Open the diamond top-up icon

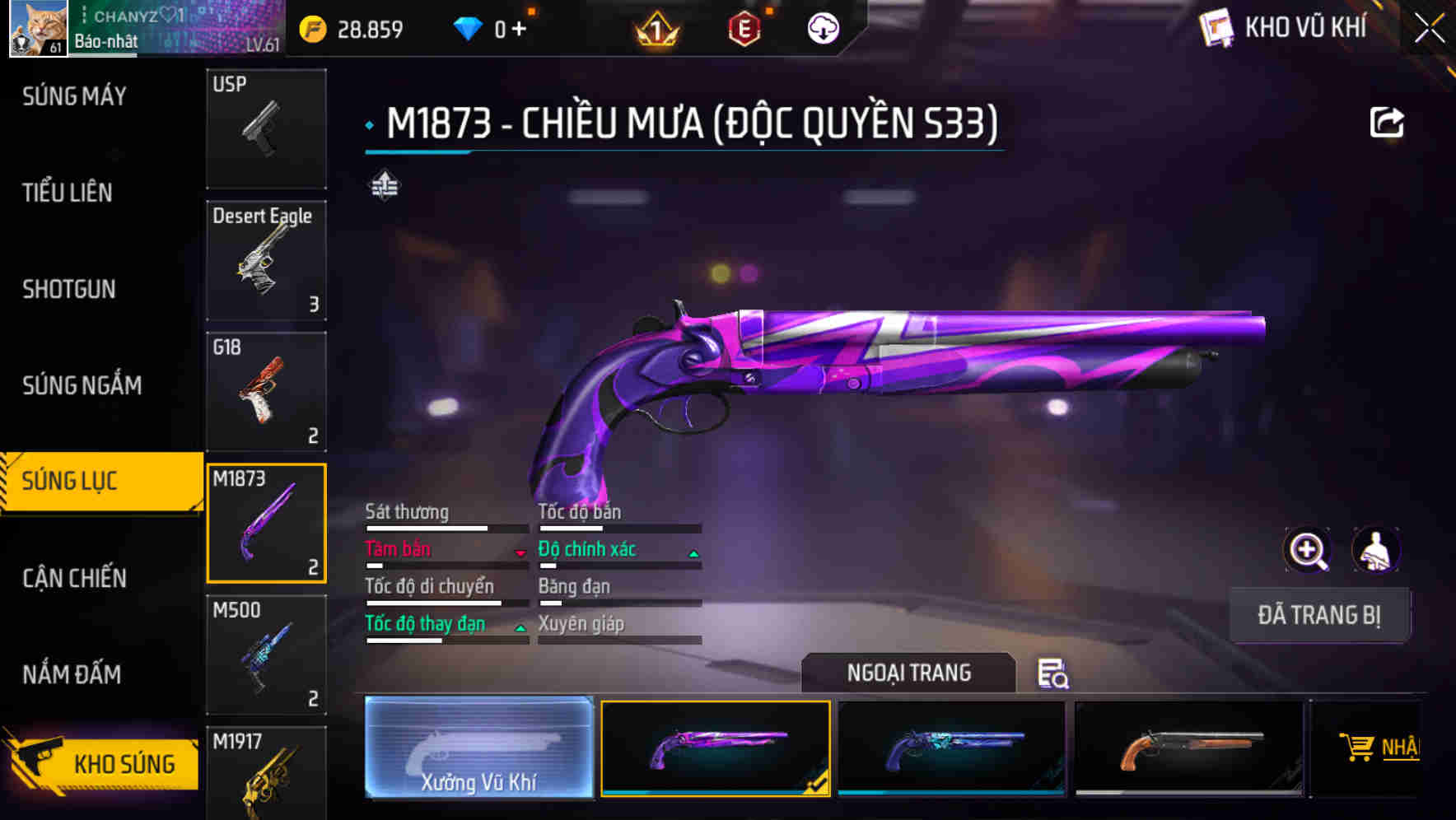(469, 27)
